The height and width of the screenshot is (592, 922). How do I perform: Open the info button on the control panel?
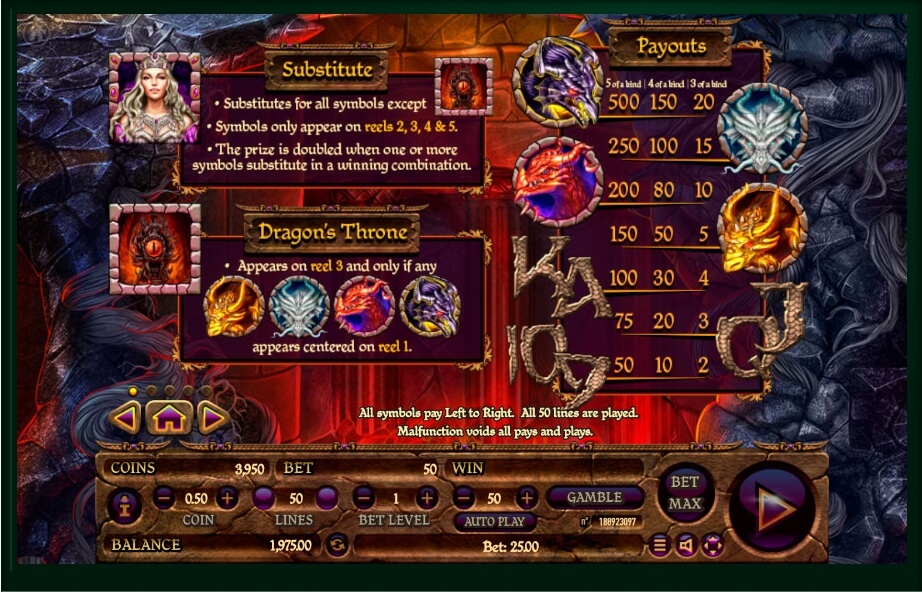pos(125,506)
